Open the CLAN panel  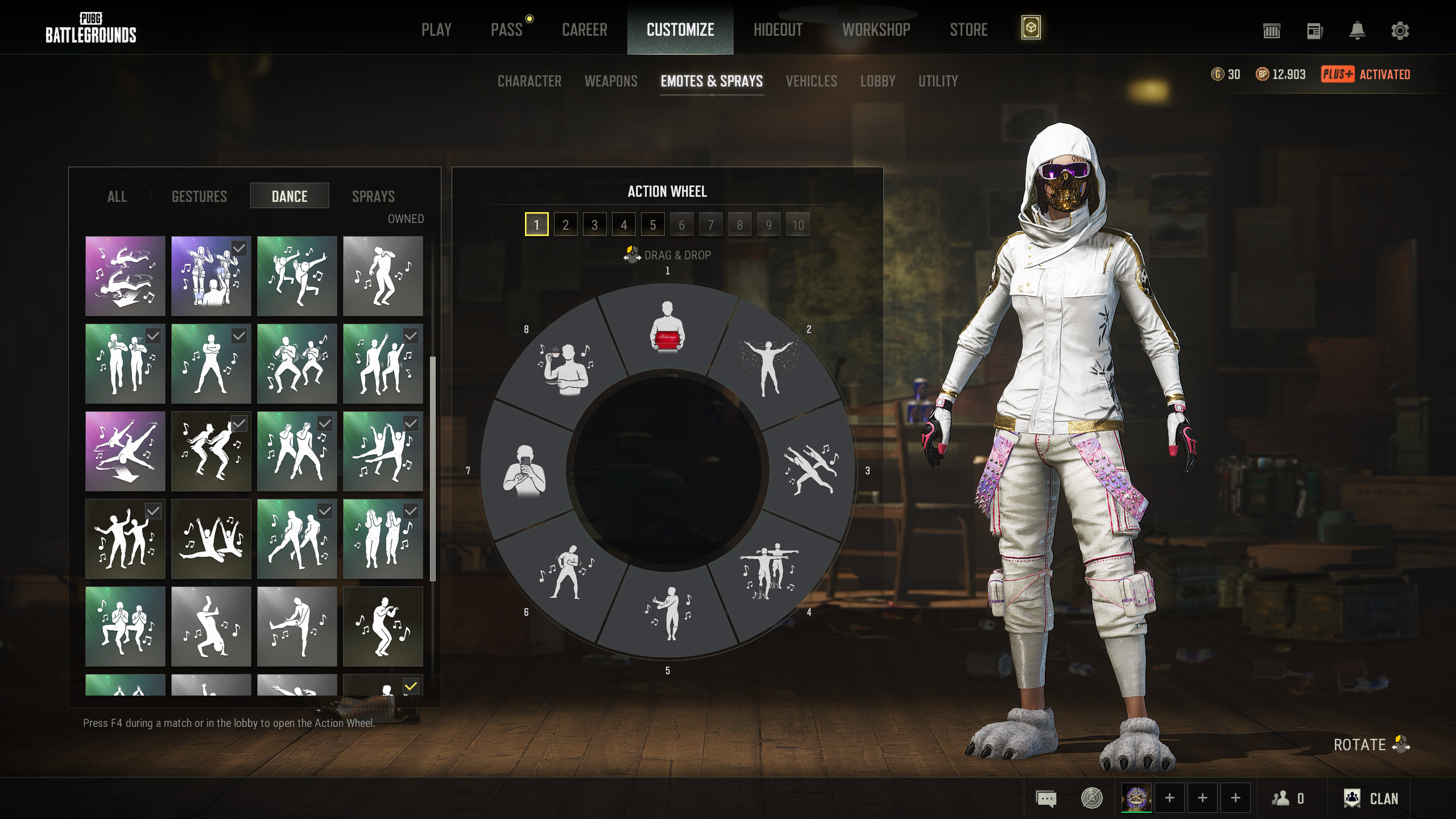click(1371, 799)
